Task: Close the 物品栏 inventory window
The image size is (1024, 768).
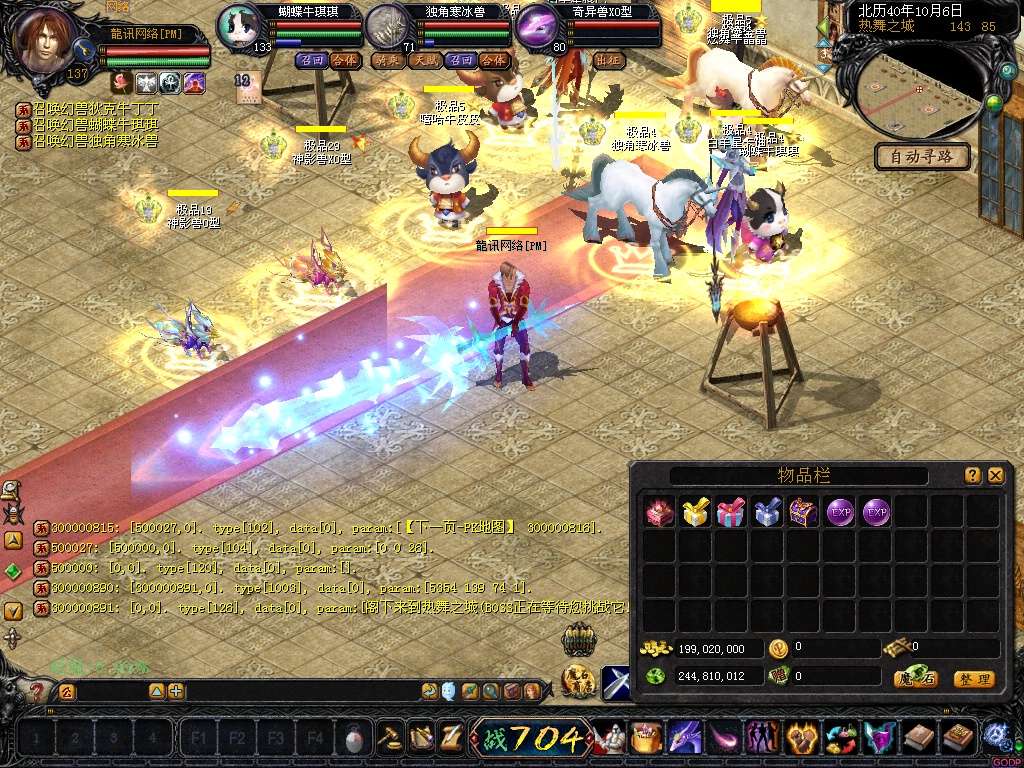Action: pyautogui.click(x=995, y=476)
